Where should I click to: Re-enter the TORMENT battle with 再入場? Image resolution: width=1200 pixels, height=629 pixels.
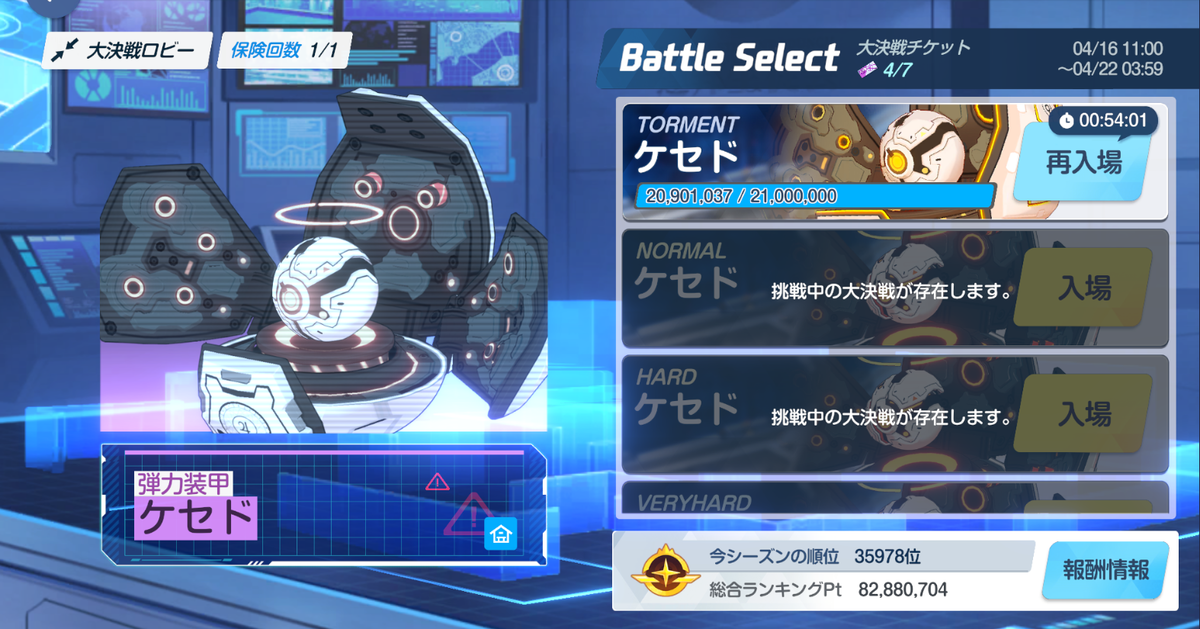click(1084, 163)
